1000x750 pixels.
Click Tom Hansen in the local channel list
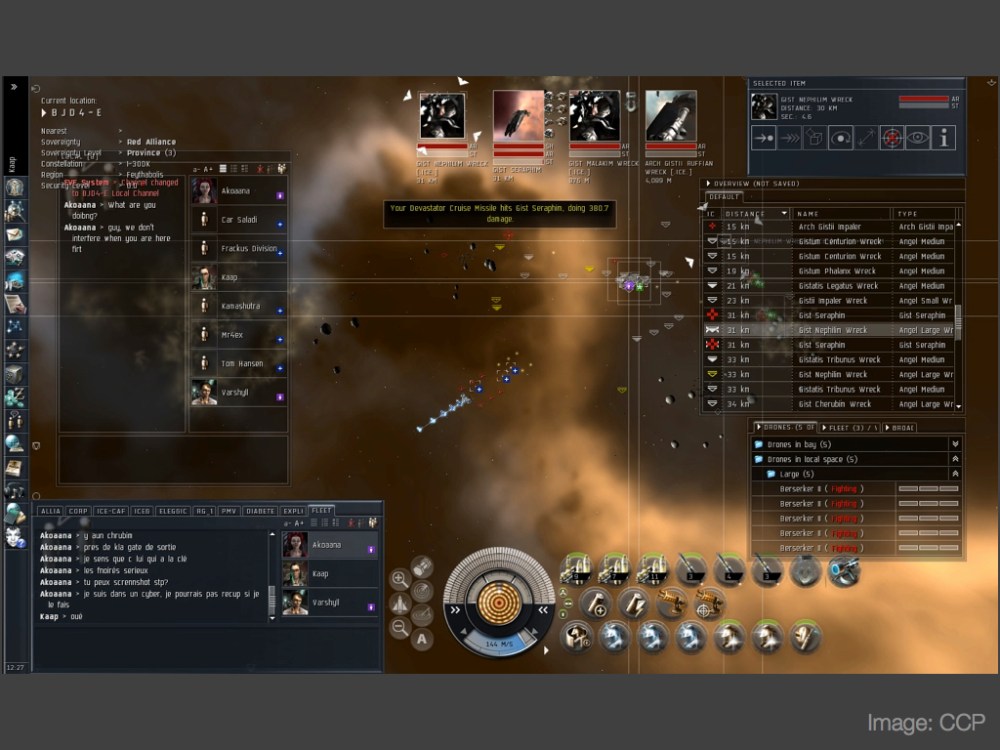tap(241, 363)
